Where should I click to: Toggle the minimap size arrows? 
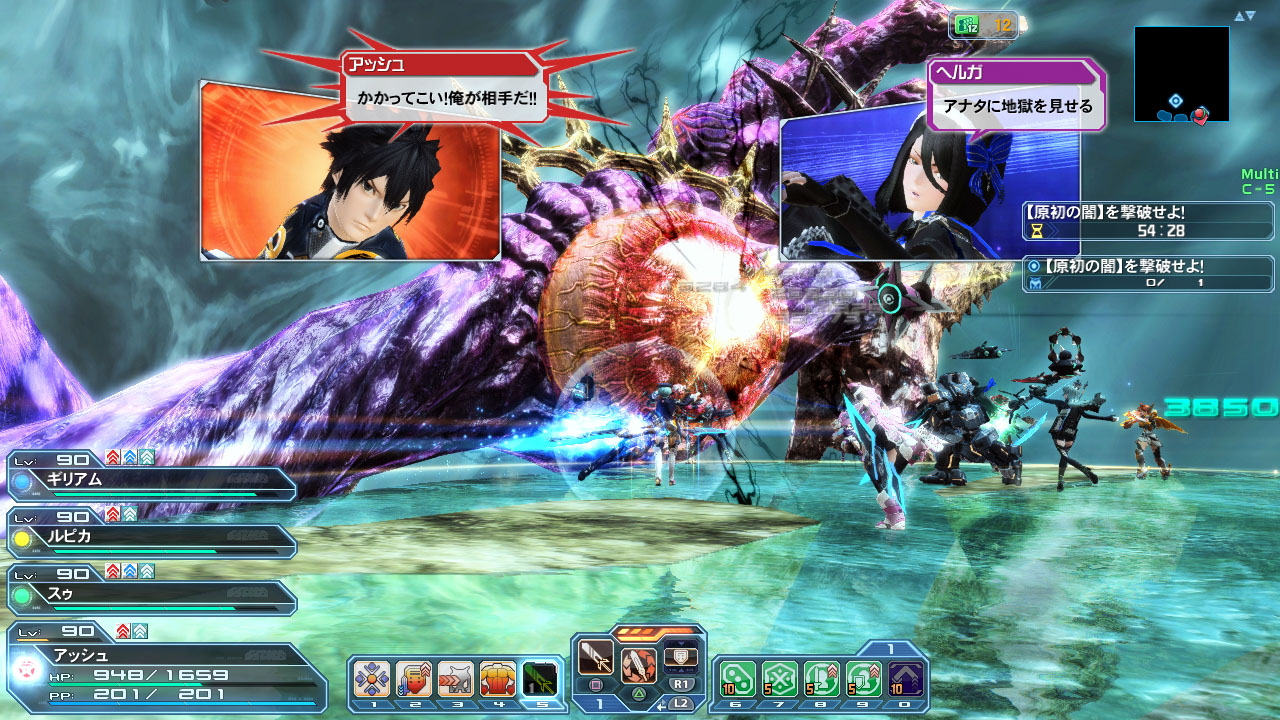(1244, 16)
